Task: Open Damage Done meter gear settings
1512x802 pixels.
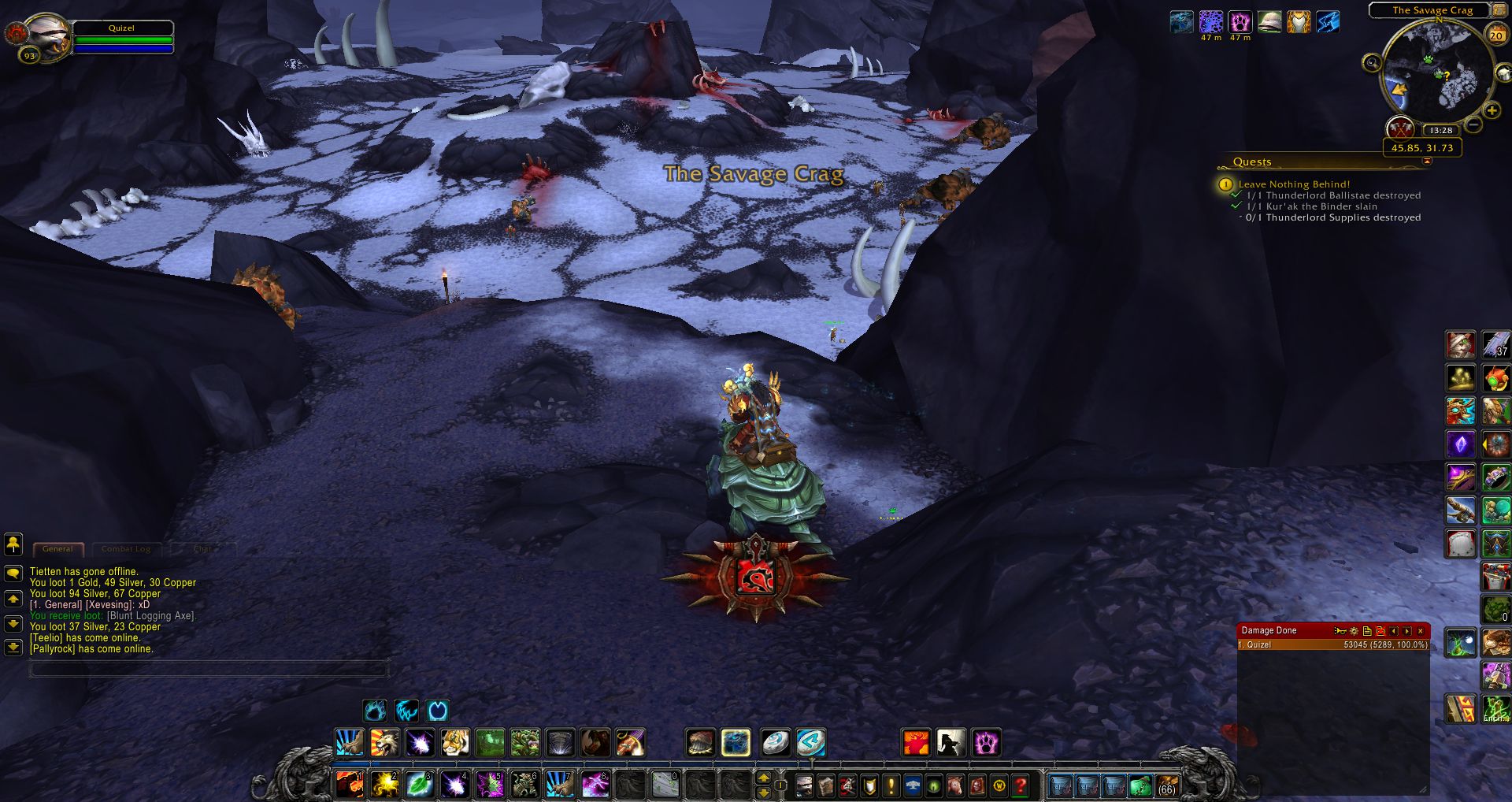Action: [1354, 630]
